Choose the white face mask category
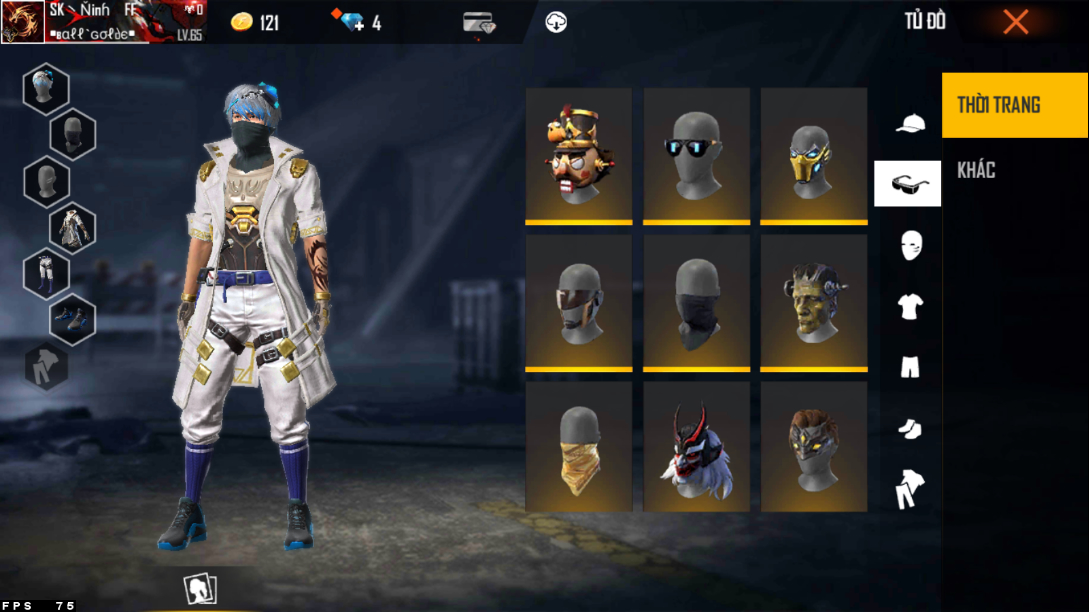The height and width of the screenshot is (612, 1089). [910, 245]
